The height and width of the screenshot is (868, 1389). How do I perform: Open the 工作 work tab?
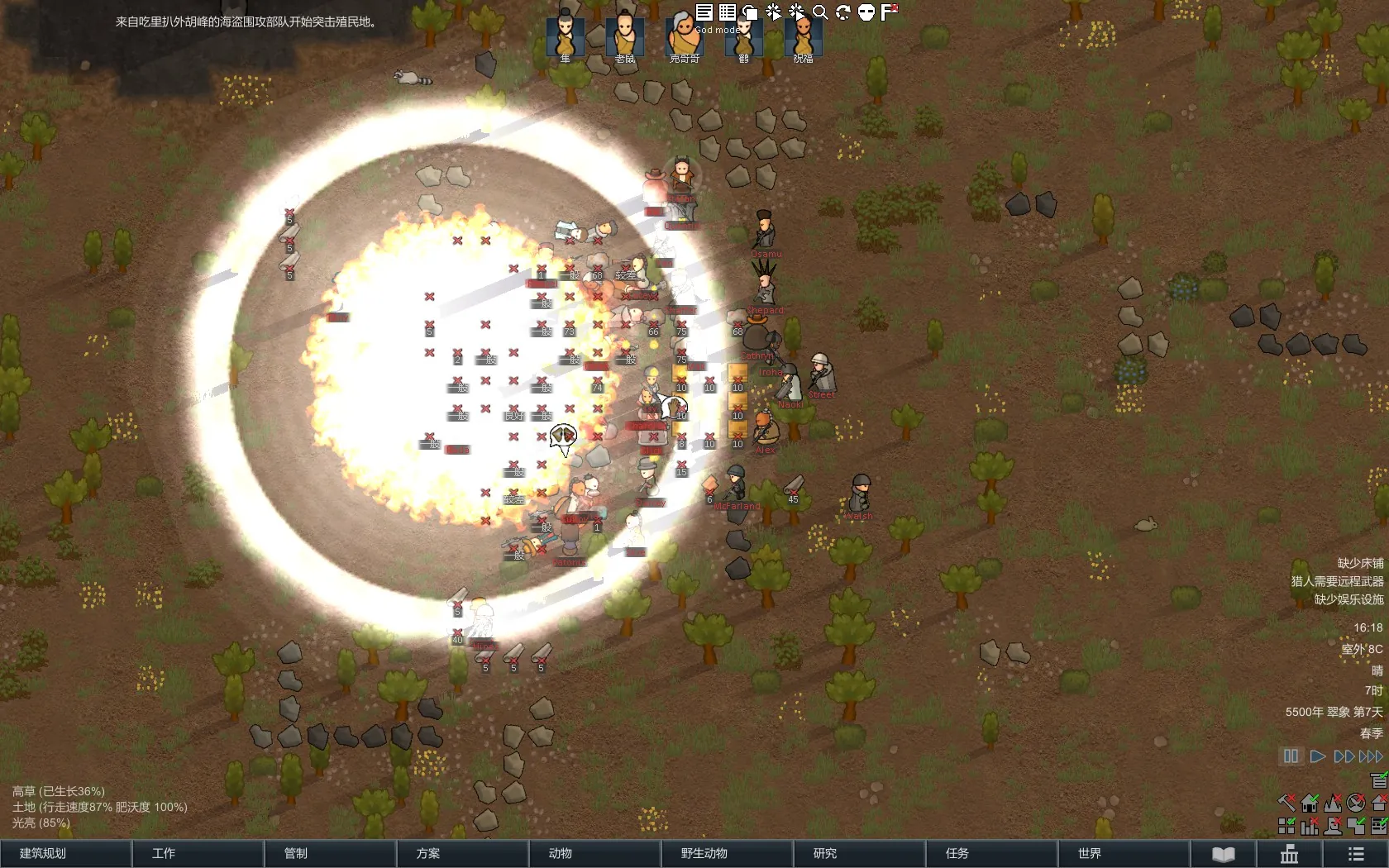pos(198,853)
